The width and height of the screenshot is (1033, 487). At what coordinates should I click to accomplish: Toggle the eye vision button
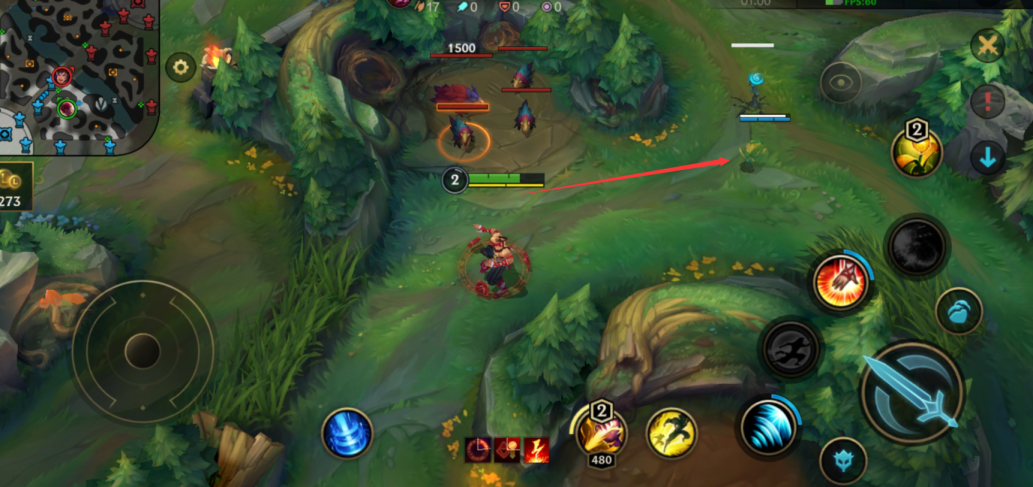pyautogui.click(x=841, y=83)
